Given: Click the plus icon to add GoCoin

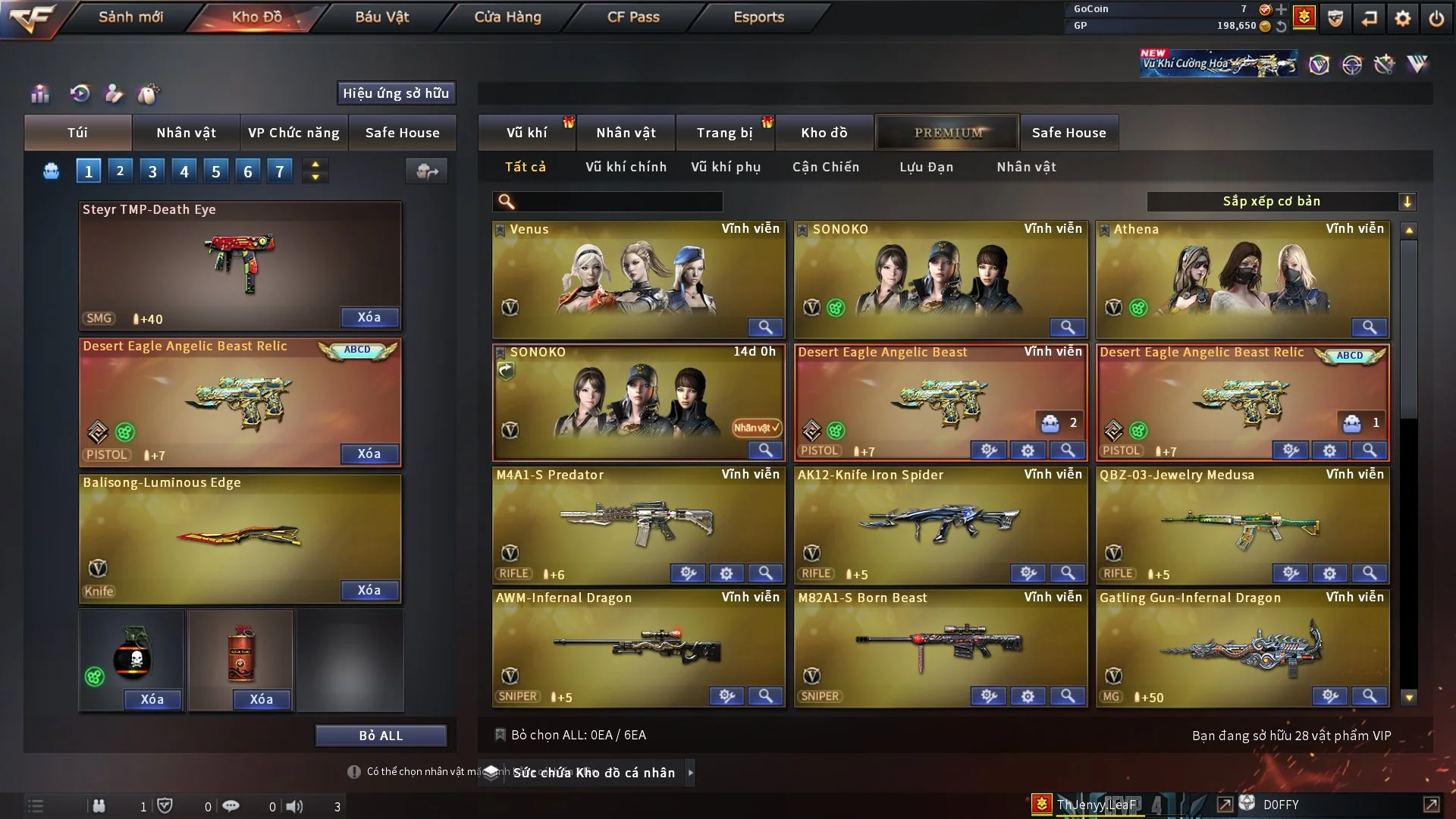Looking at the screenshot, I should pos(1282,10).
